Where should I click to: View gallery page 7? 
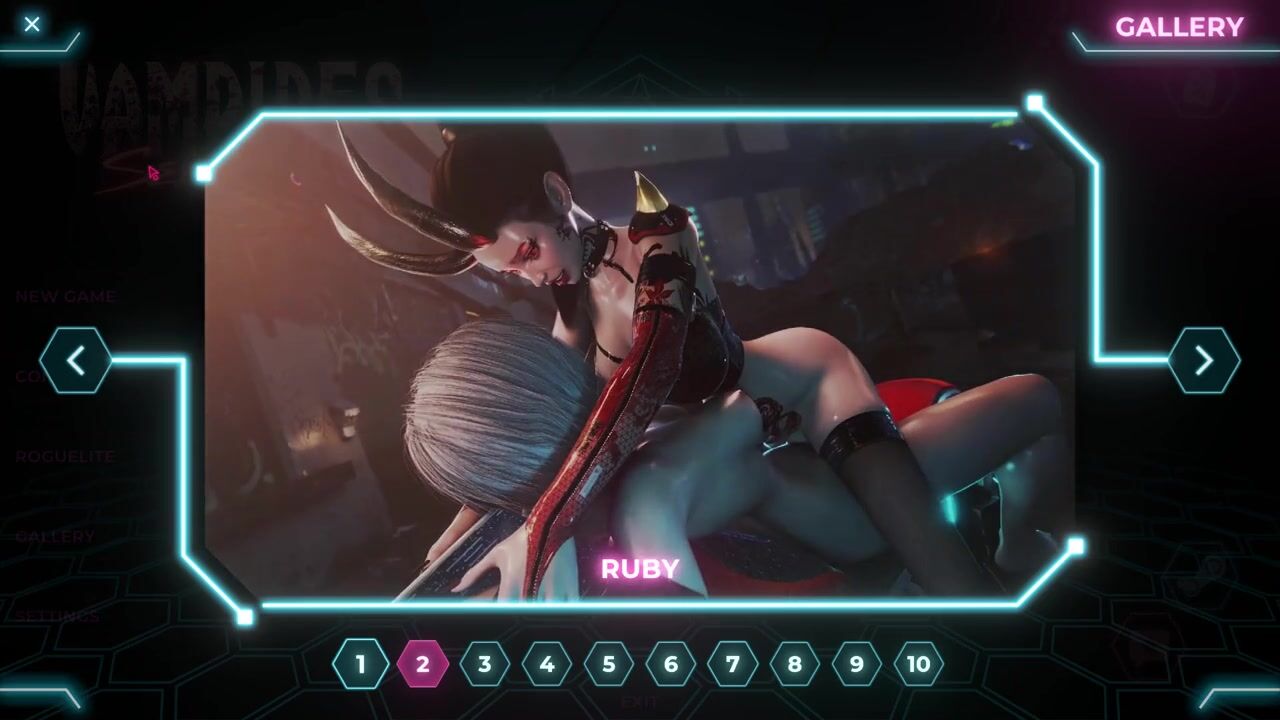tap(733, 664)
